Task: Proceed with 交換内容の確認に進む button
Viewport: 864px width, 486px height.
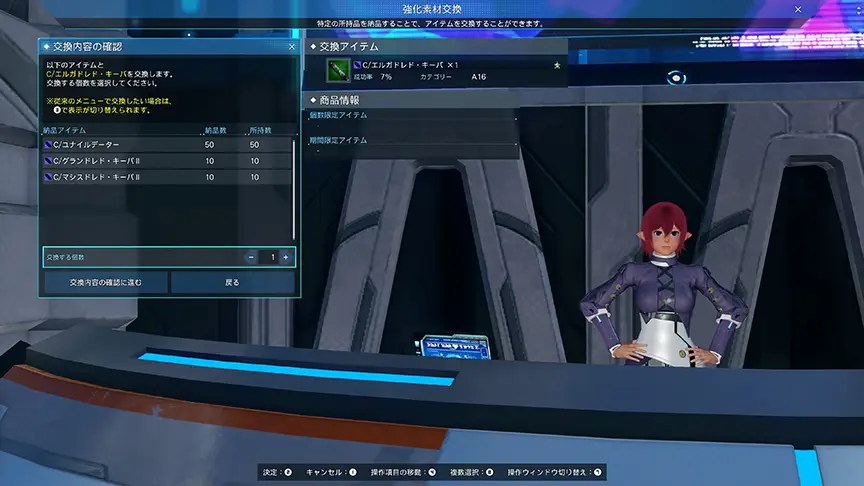Action: pos(106,282)
